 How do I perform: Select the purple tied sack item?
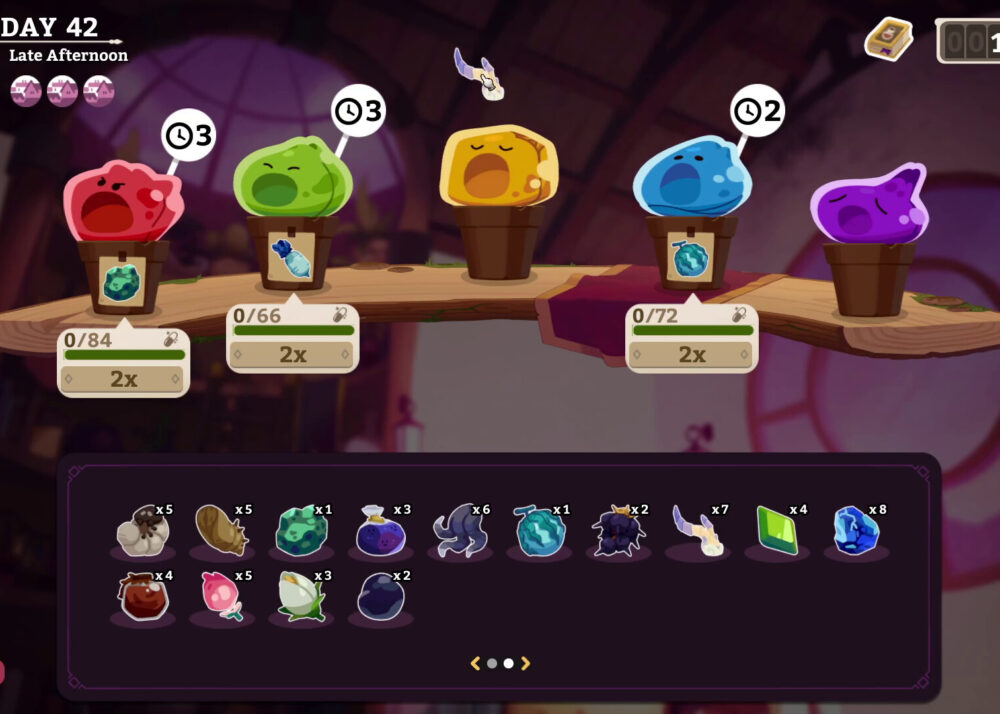tap(380, 530)
